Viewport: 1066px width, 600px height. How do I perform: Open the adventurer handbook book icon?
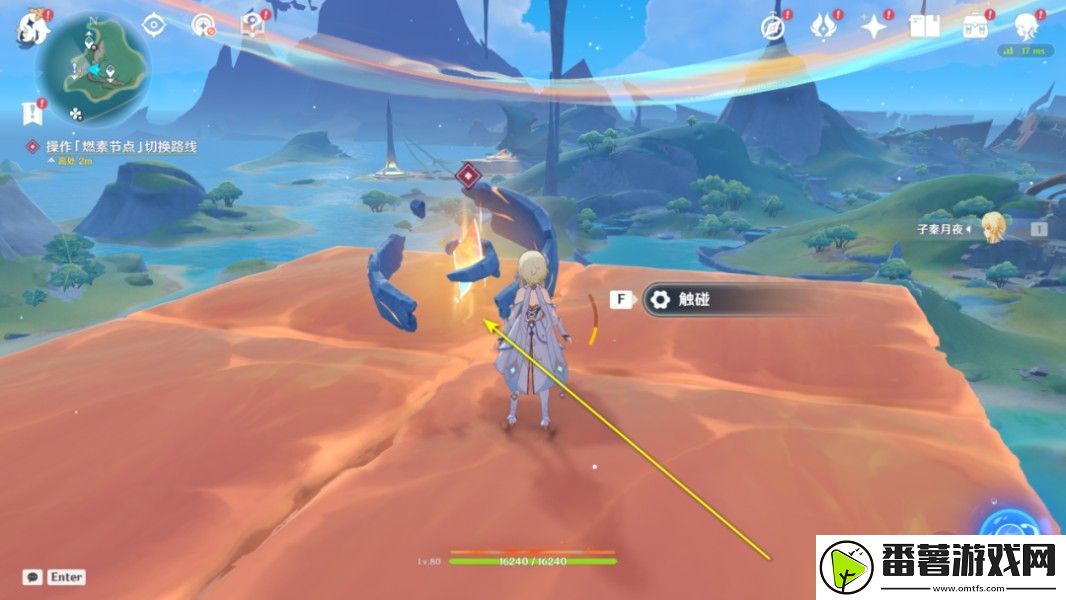(x=923, y=27)
